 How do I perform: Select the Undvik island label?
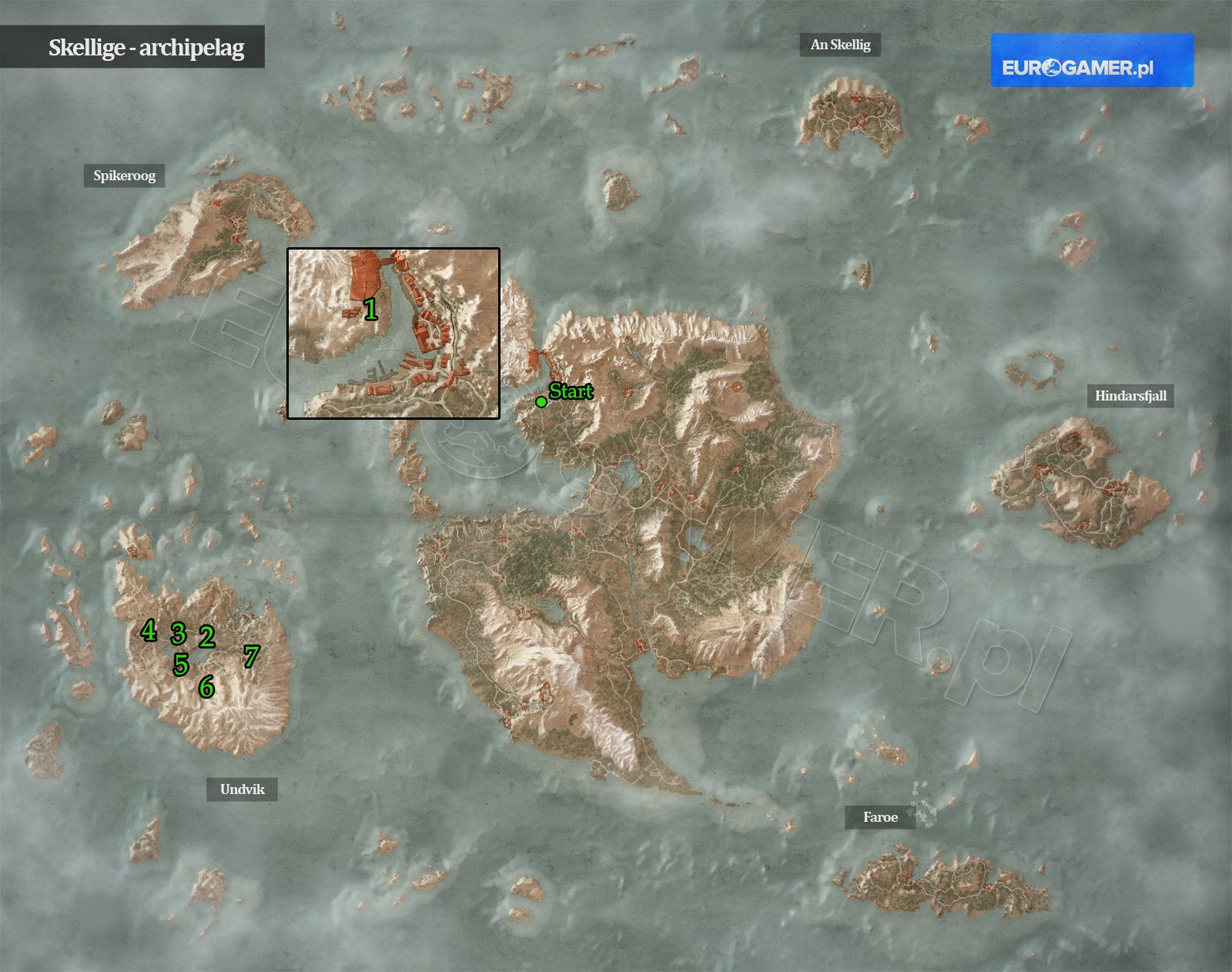click(242, 789)
